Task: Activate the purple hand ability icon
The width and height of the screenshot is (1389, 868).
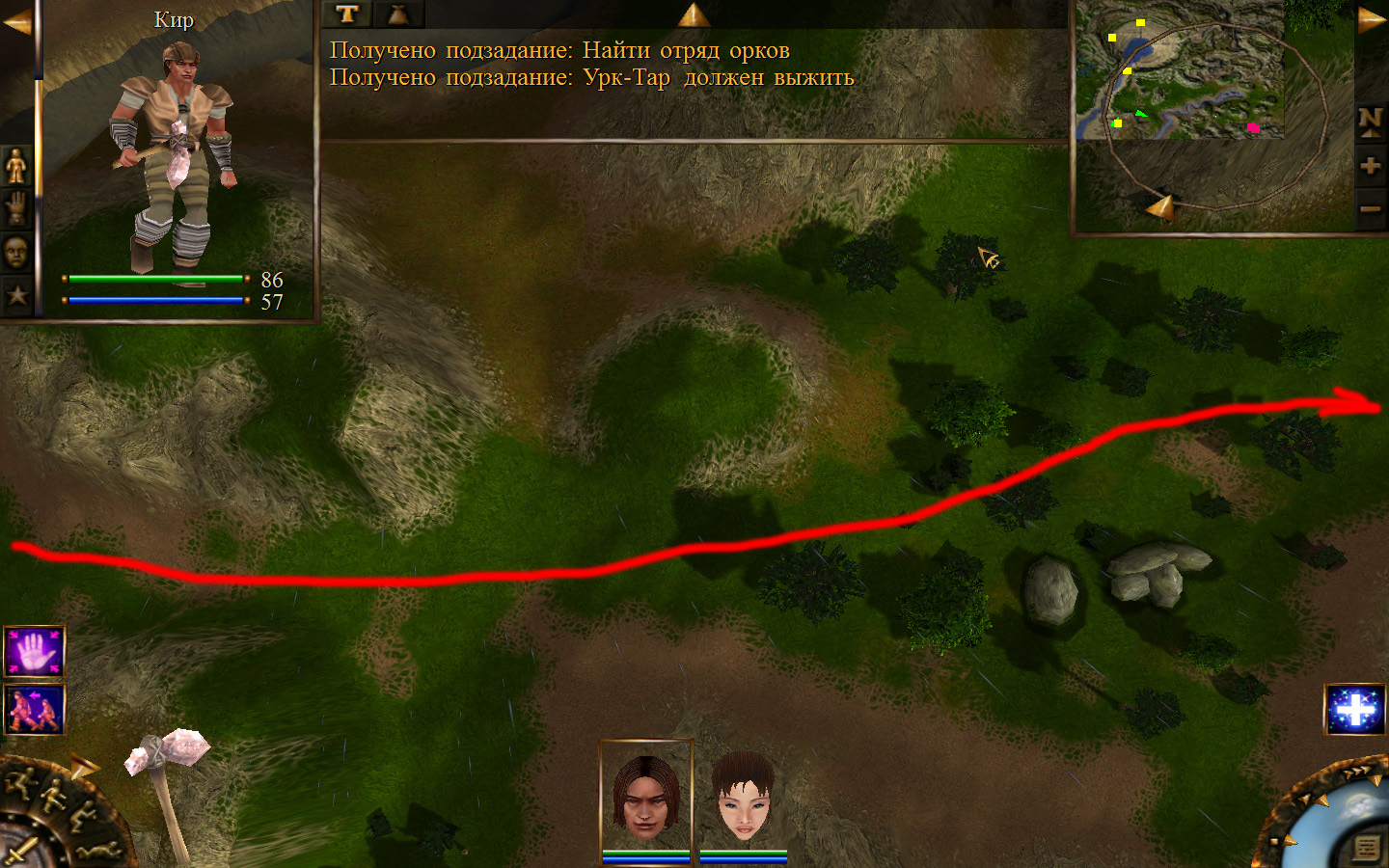Action: tap(34, 652)
